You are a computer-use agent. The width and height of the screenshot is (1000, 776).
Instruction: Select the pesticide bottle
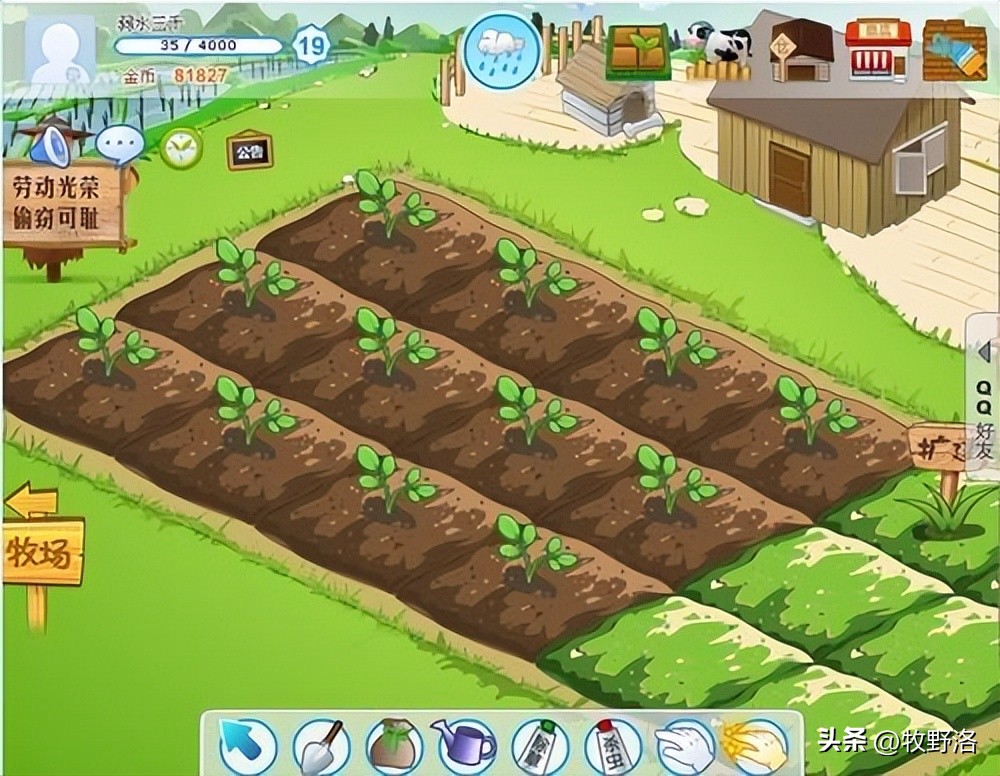coord(612,745)
